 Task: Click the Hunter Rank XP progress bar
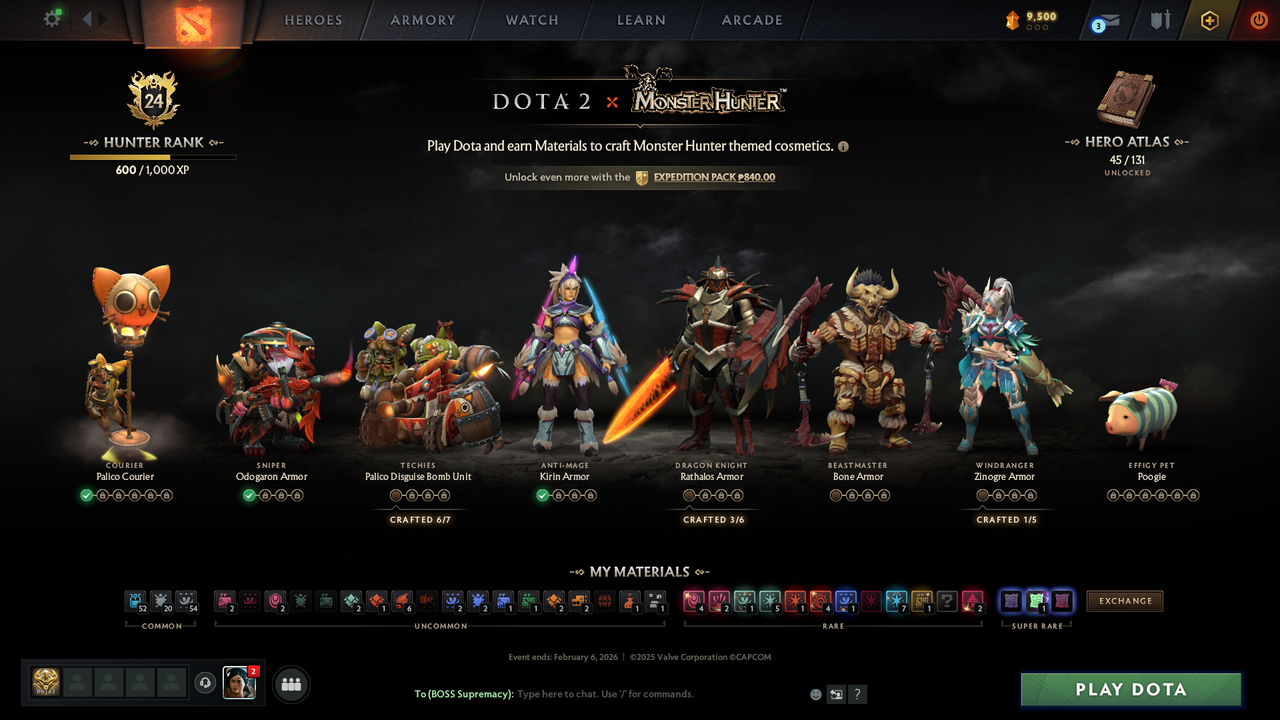(152, 157)
